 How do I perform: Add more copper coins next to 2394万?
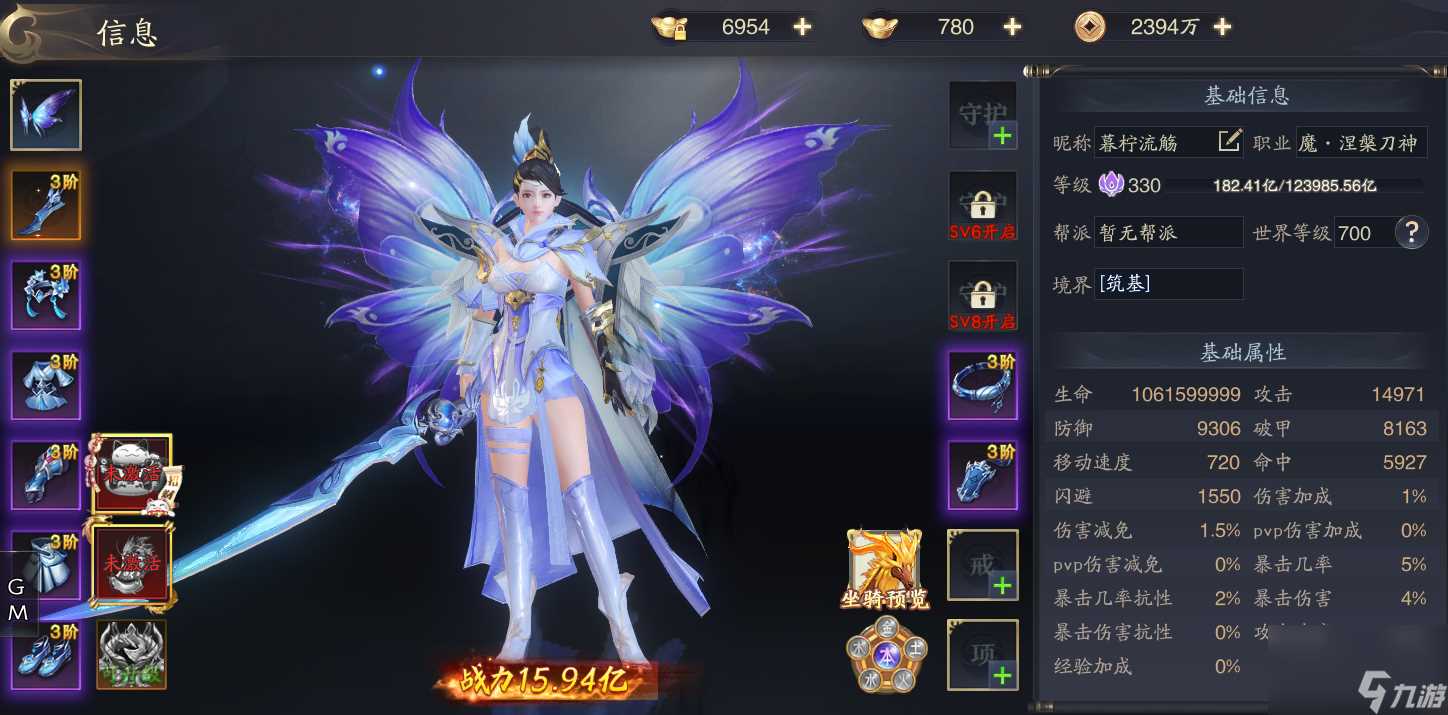click(x=1222, y=28)
